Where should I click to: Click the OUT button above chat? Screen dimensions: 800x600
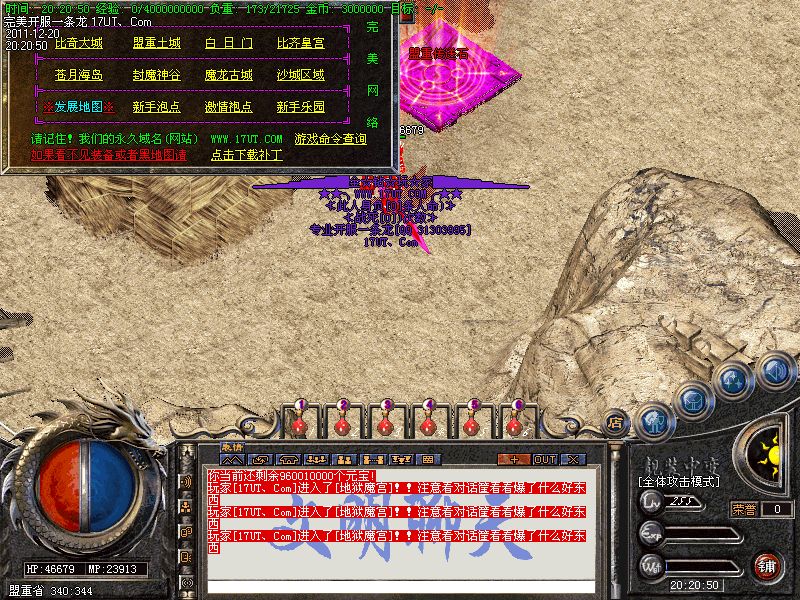545,459
